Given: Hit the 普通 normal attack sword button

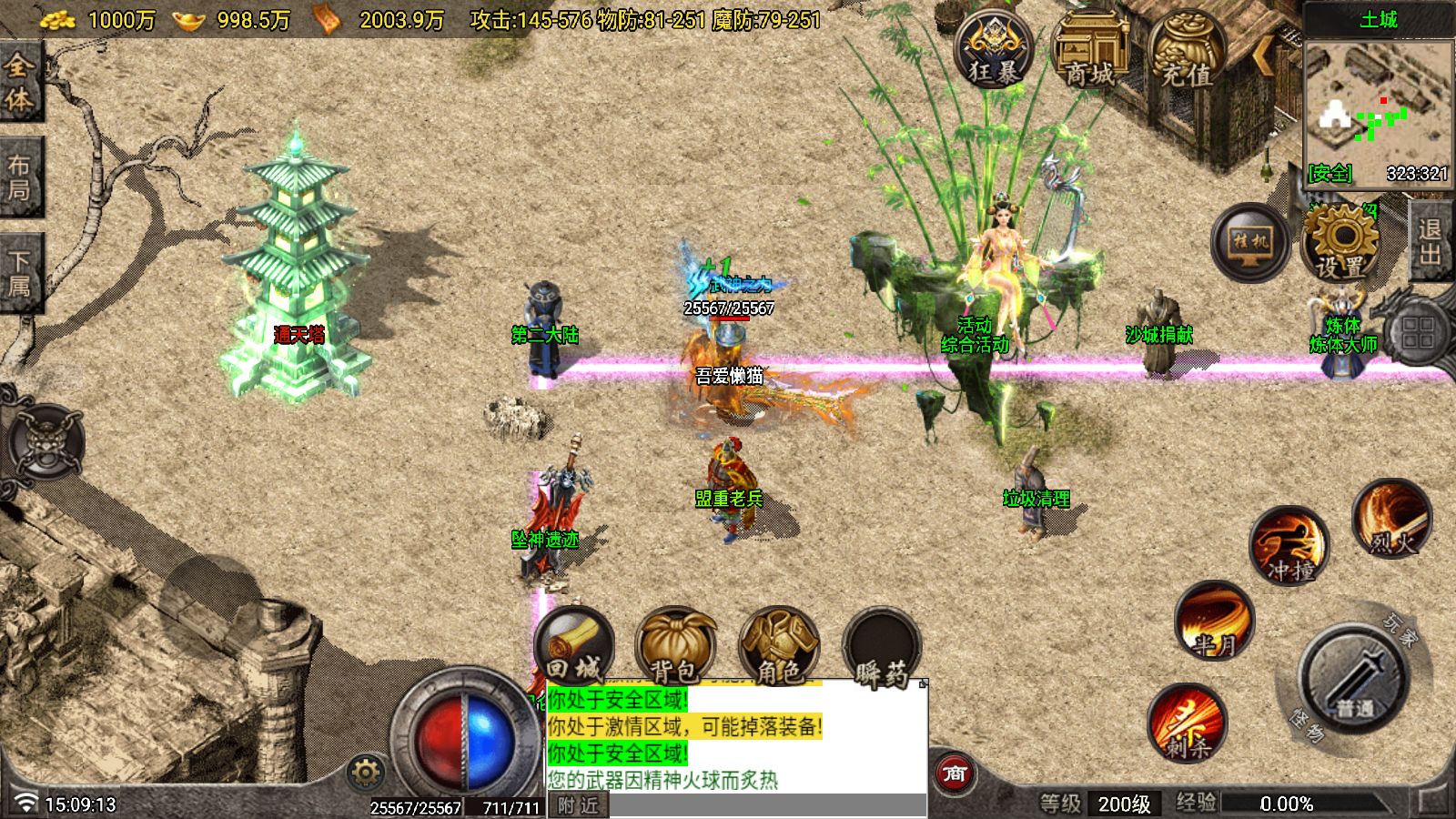Looking at the screenshot, I should [x=1355, y=677].
